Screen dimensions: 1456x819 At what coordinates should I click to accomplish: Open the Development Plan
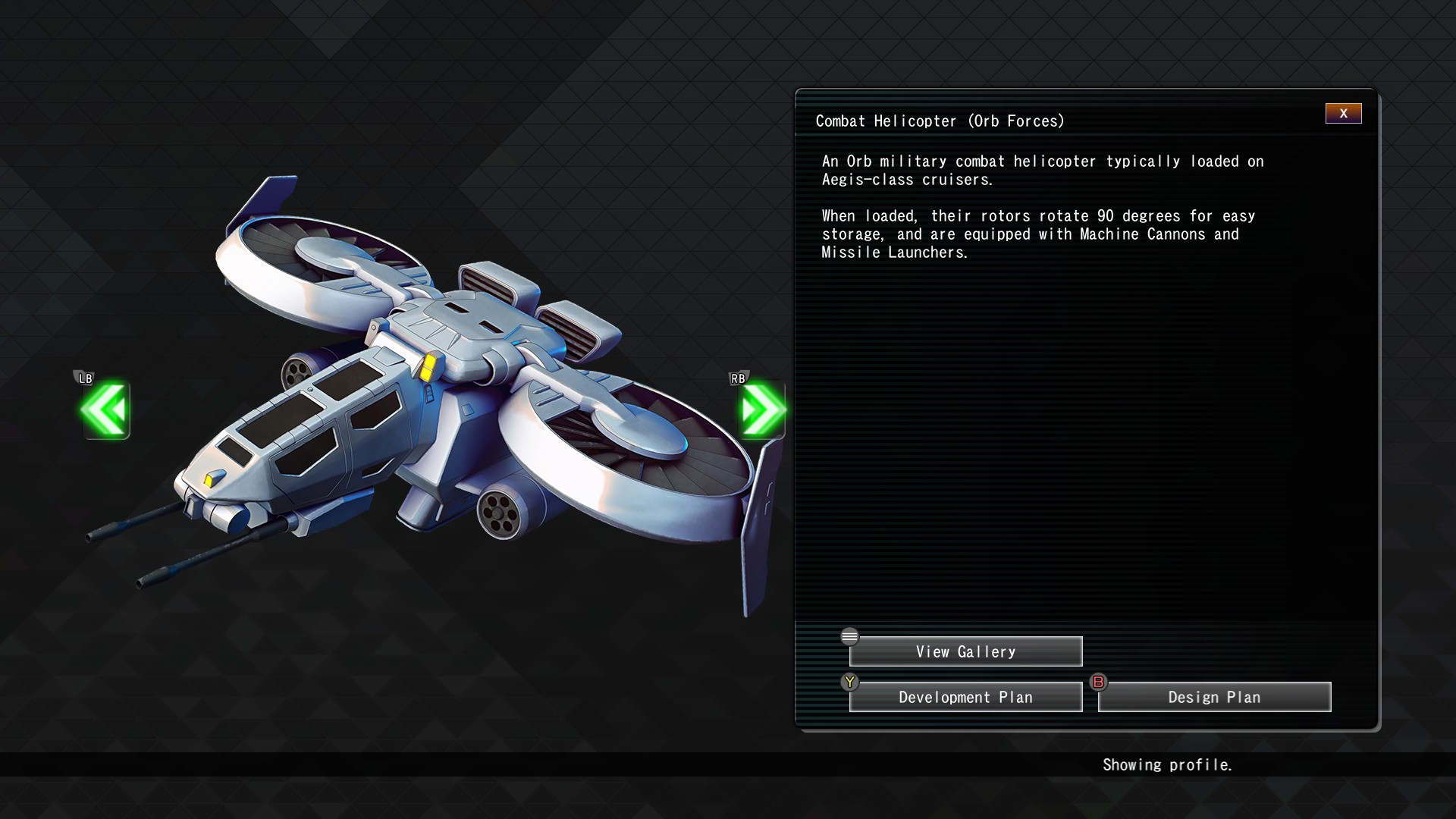965,698
